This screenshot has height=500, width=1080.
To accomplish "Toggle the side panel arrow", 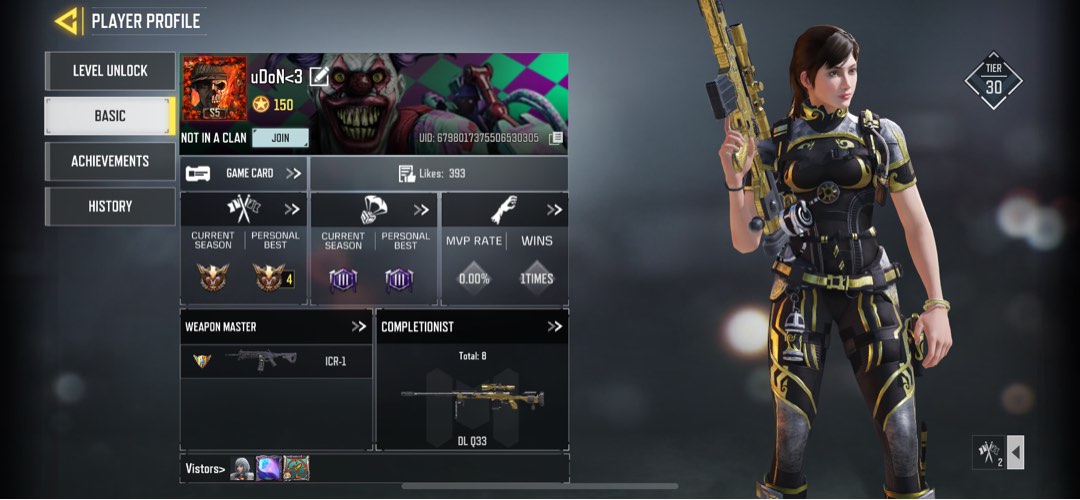I will point(1016,452).
